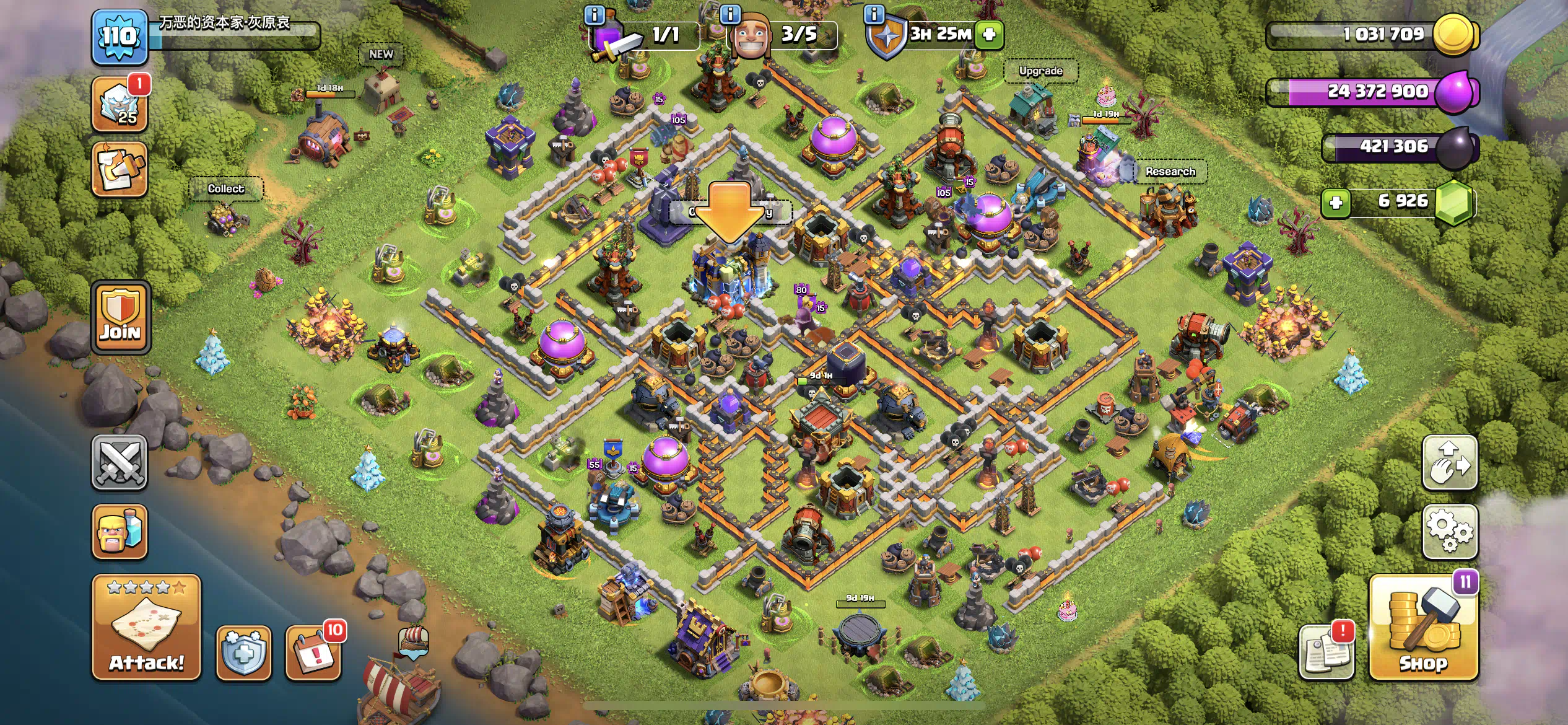This screenshot has width=1568, height=725.
Task: Open the trophy league badge showing 25
Action: coord(120,105)
